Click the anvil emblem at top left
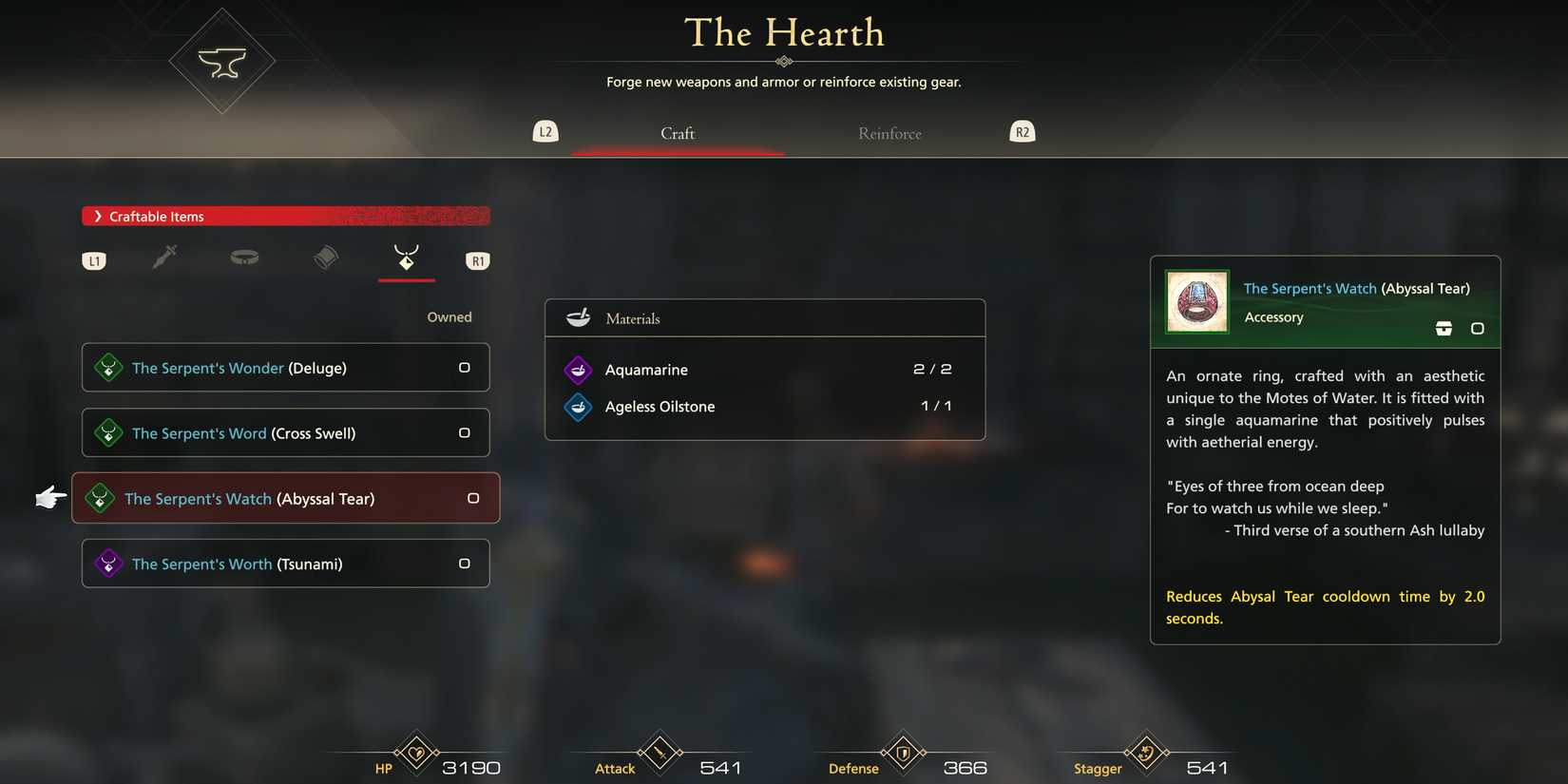Screen dimensions: 1568x784 [x=221, y=60]
